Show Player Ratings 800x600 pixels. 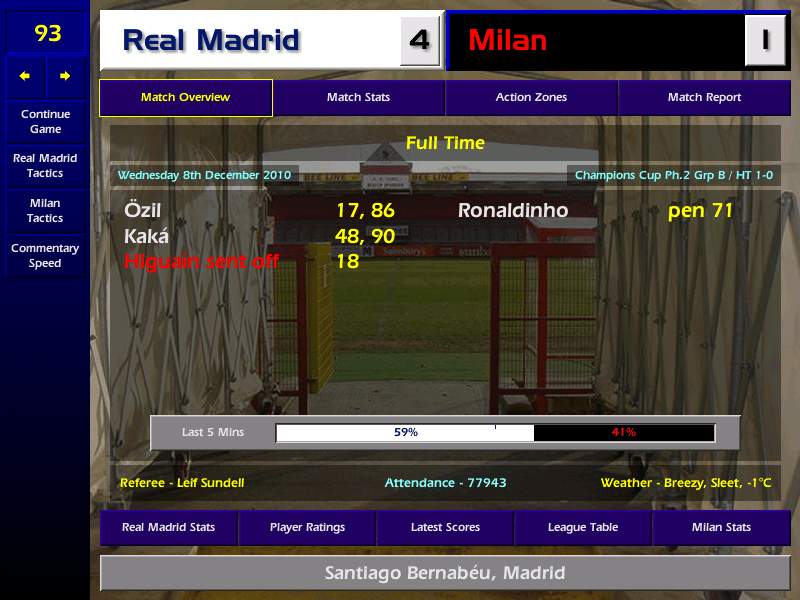307,527
